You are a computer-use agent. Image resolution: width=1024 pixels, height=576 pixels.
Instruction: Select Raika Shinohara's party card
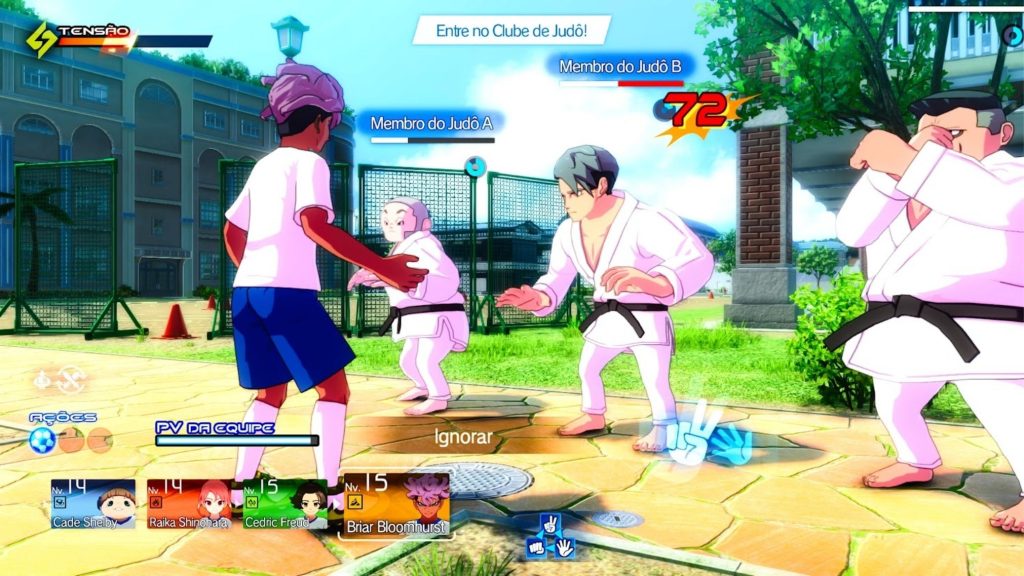pos(189,504)
